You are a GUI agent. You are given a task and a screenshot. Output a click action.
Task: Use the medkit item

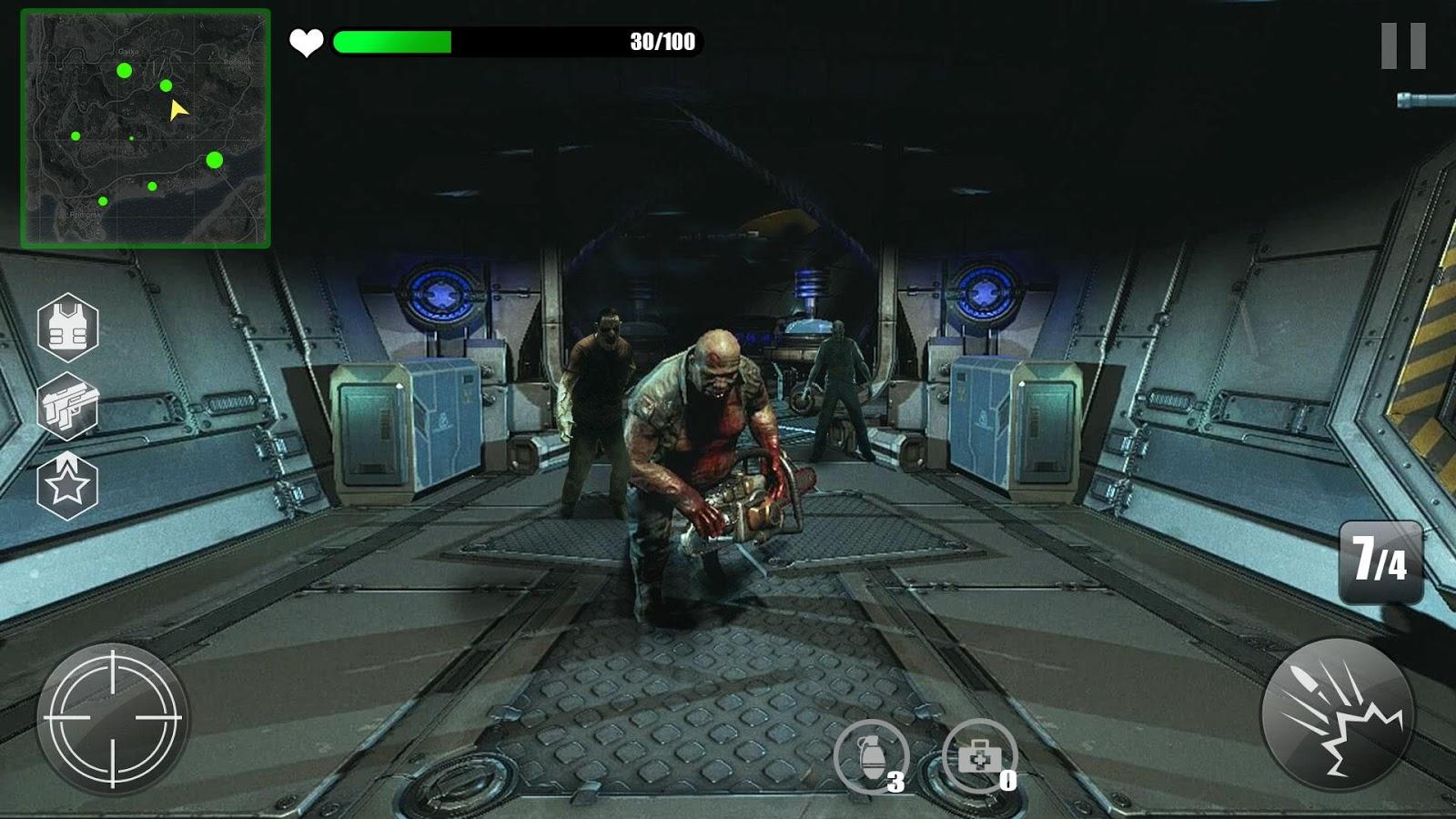pyautogui.click(x=979, y=756)
